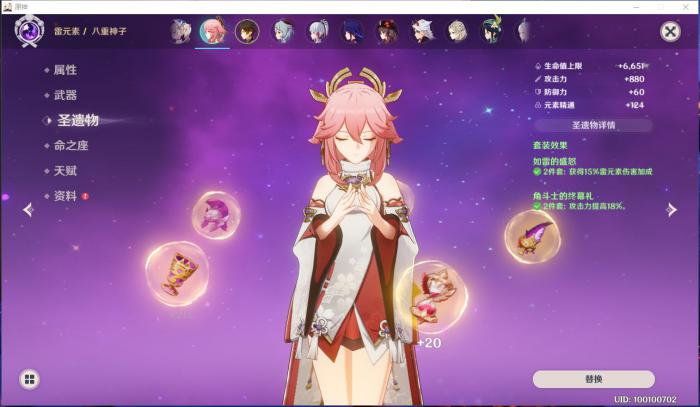Select Yae Miko's pink-haired portrait
This screenshot has height=407, width=700.
pyautogui.click(x=212, y=32)
